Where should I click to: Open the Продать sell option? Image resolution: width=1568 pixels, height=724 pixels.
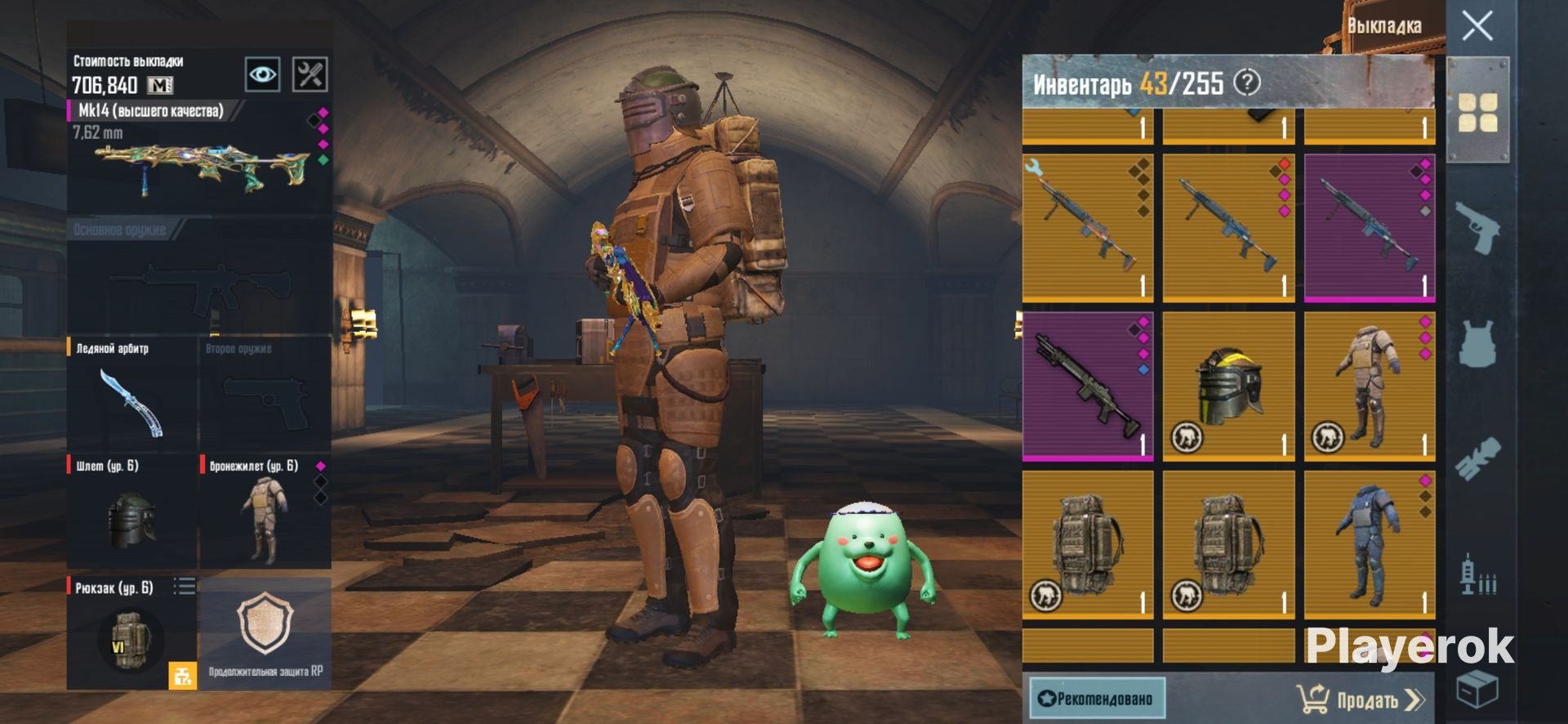point(1361,699)
